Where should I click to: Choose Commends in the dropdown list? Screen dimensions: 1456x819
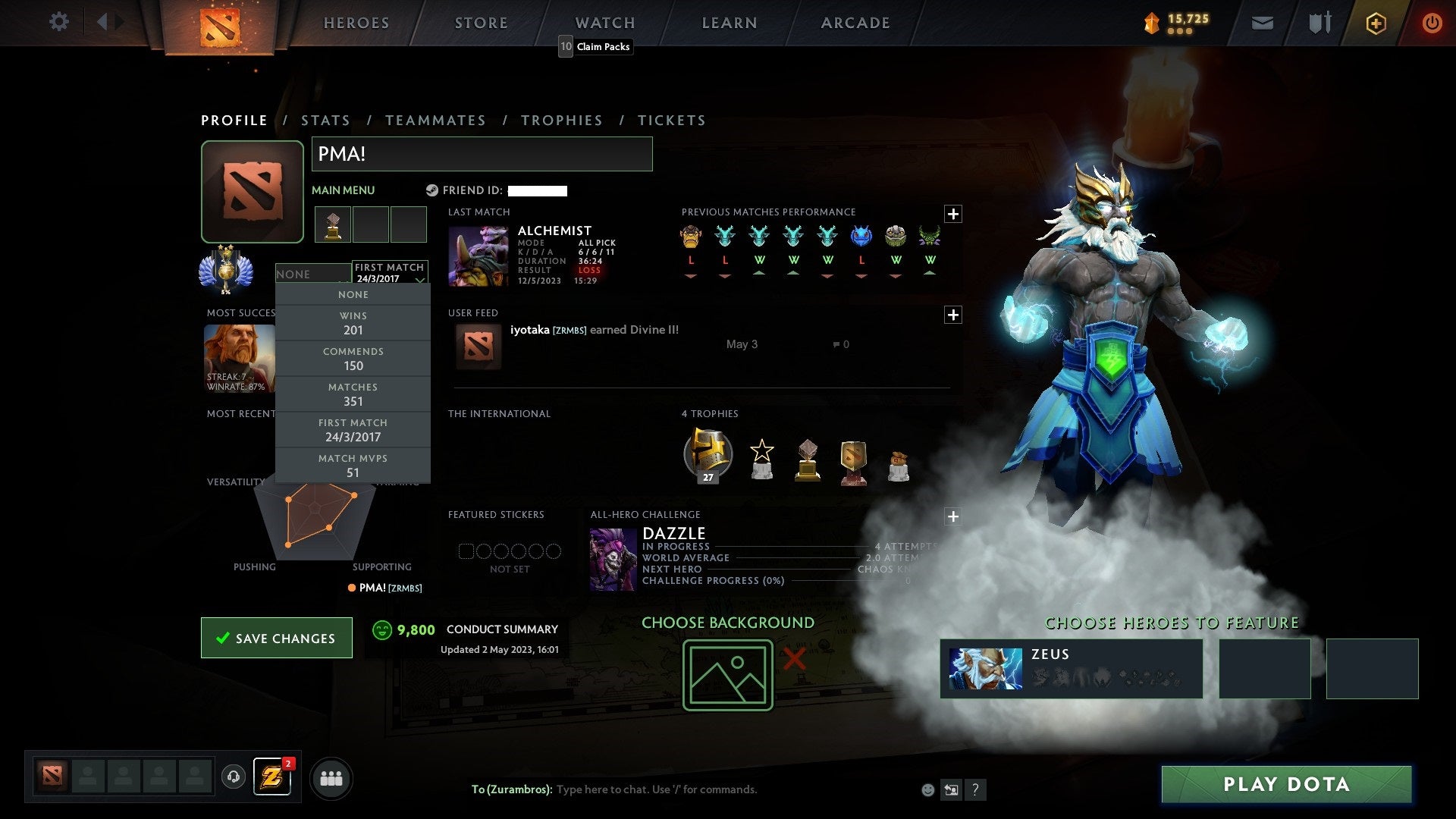click(353, 359)
